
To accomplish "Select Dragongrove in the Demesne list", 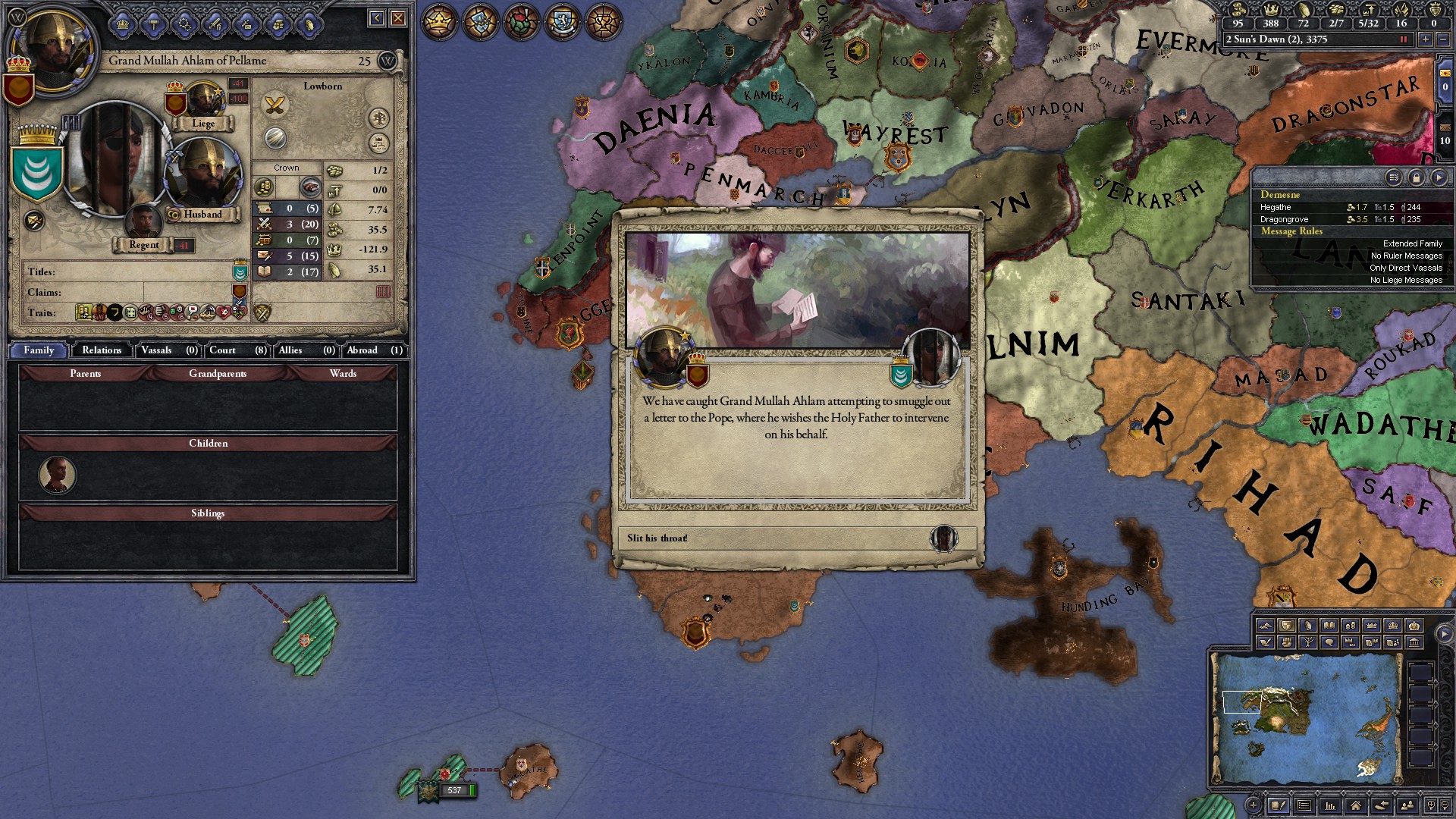I will point(1284,219).
